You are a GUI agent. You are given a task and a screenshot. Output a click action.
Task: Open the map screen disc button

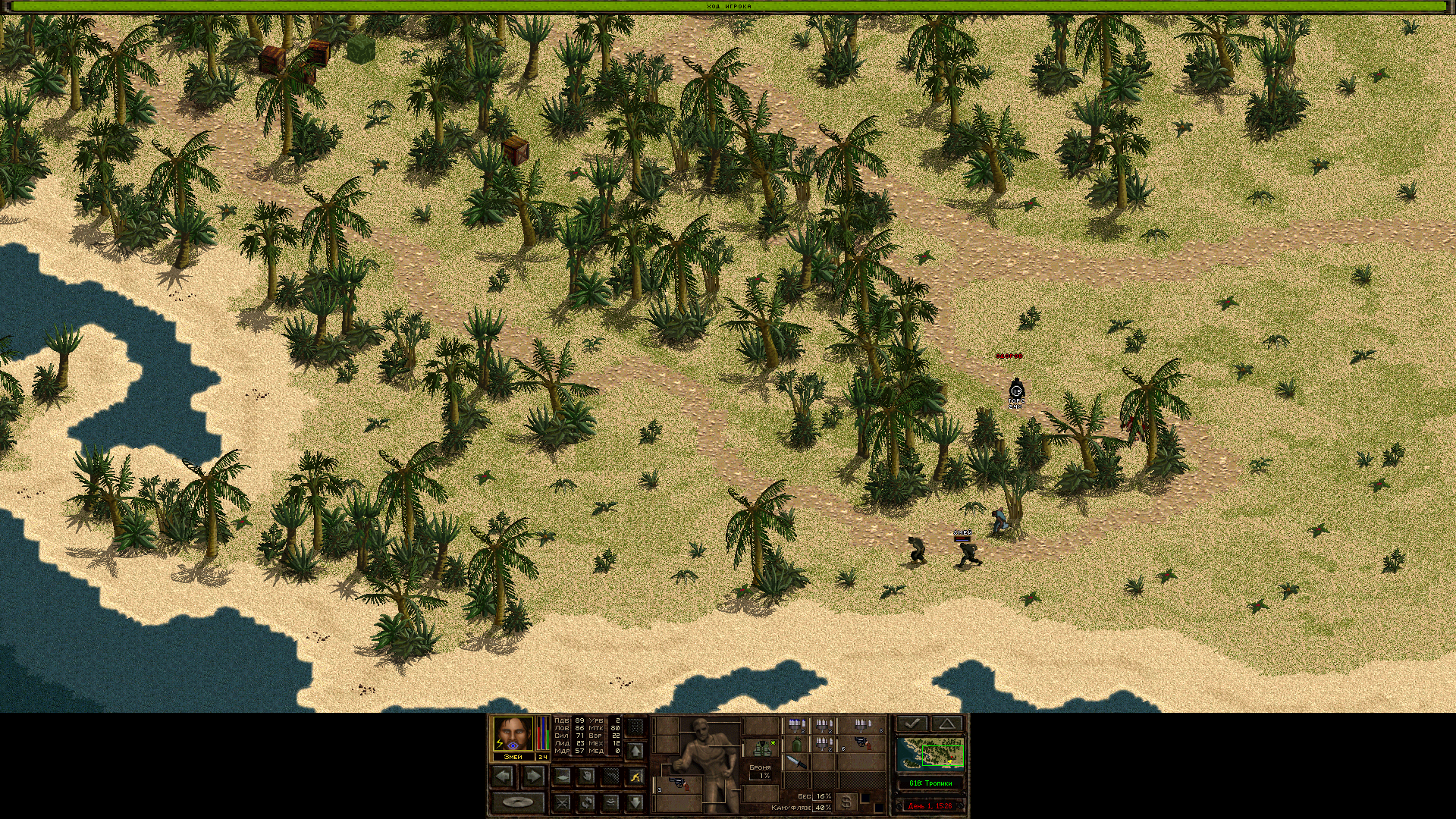(x=518, y=802)
